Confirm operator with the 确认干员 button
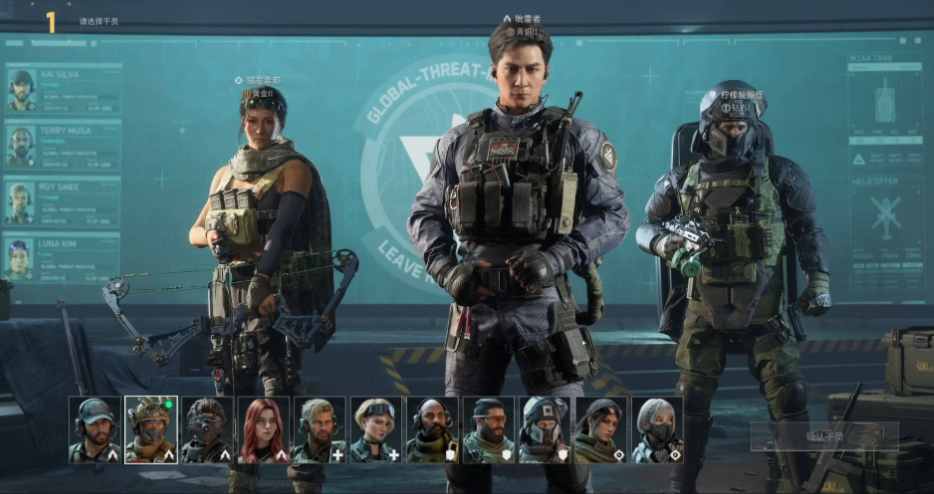Screen dimensions: 934x494 824,436
